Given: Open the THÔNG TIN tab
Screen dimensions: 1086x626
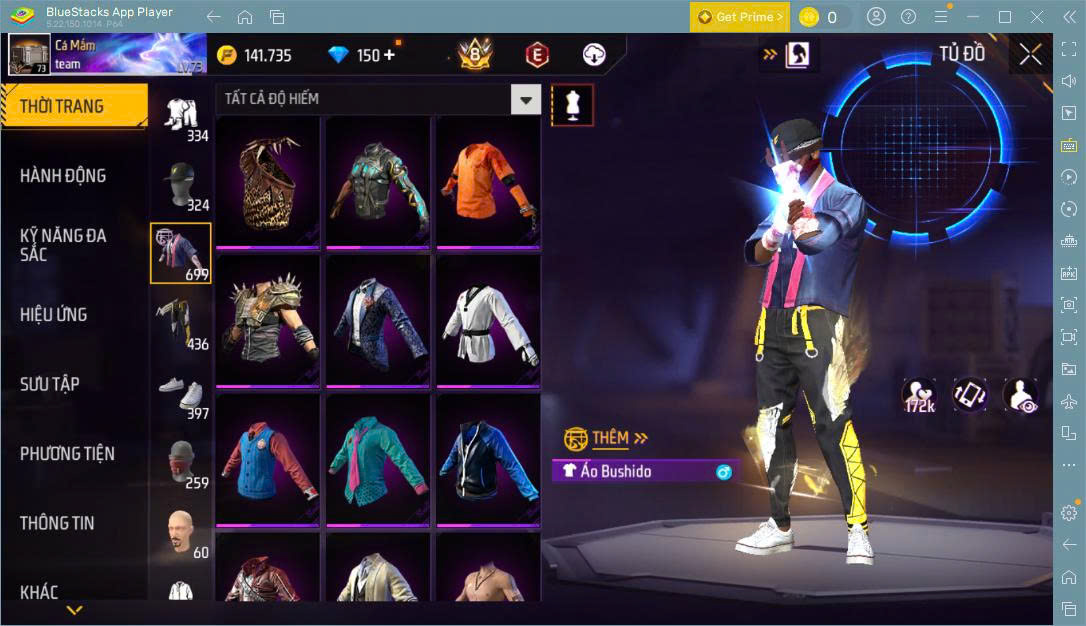Looking at the screenshot, I should pyautogui.click(x=58, y=523).
